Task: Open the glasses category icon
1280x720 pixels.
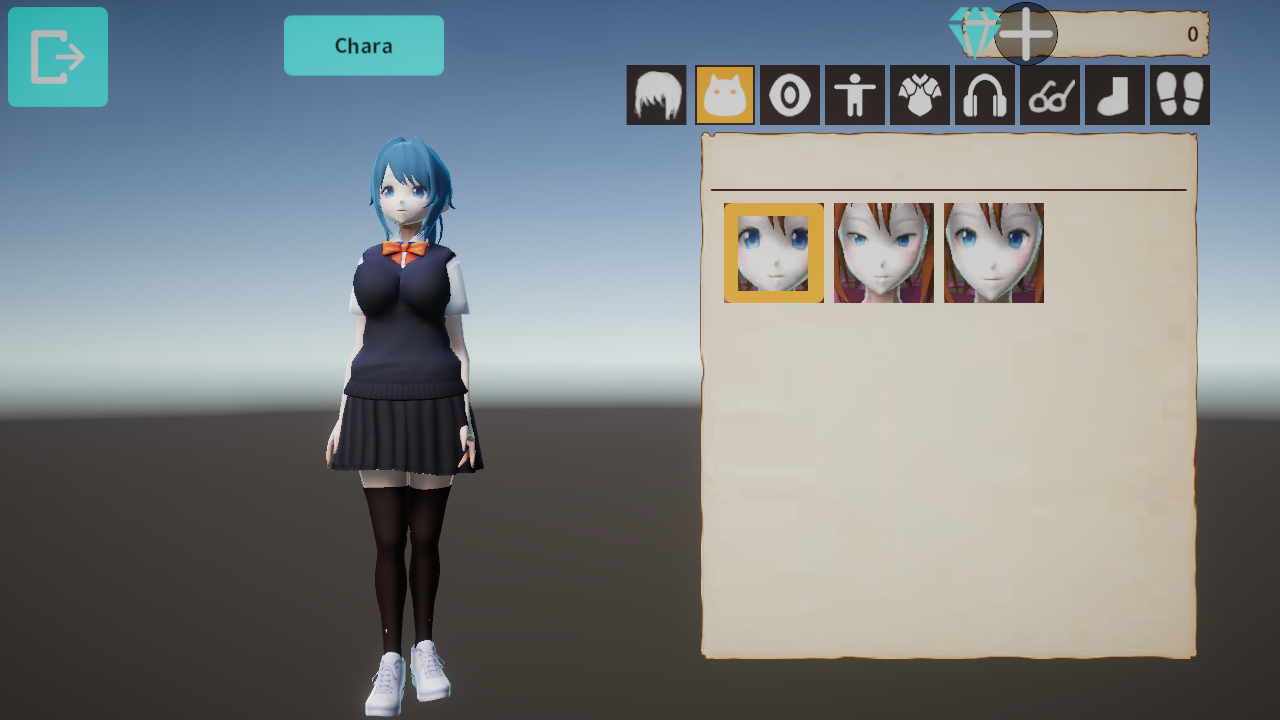Action: pos(1048,95)
